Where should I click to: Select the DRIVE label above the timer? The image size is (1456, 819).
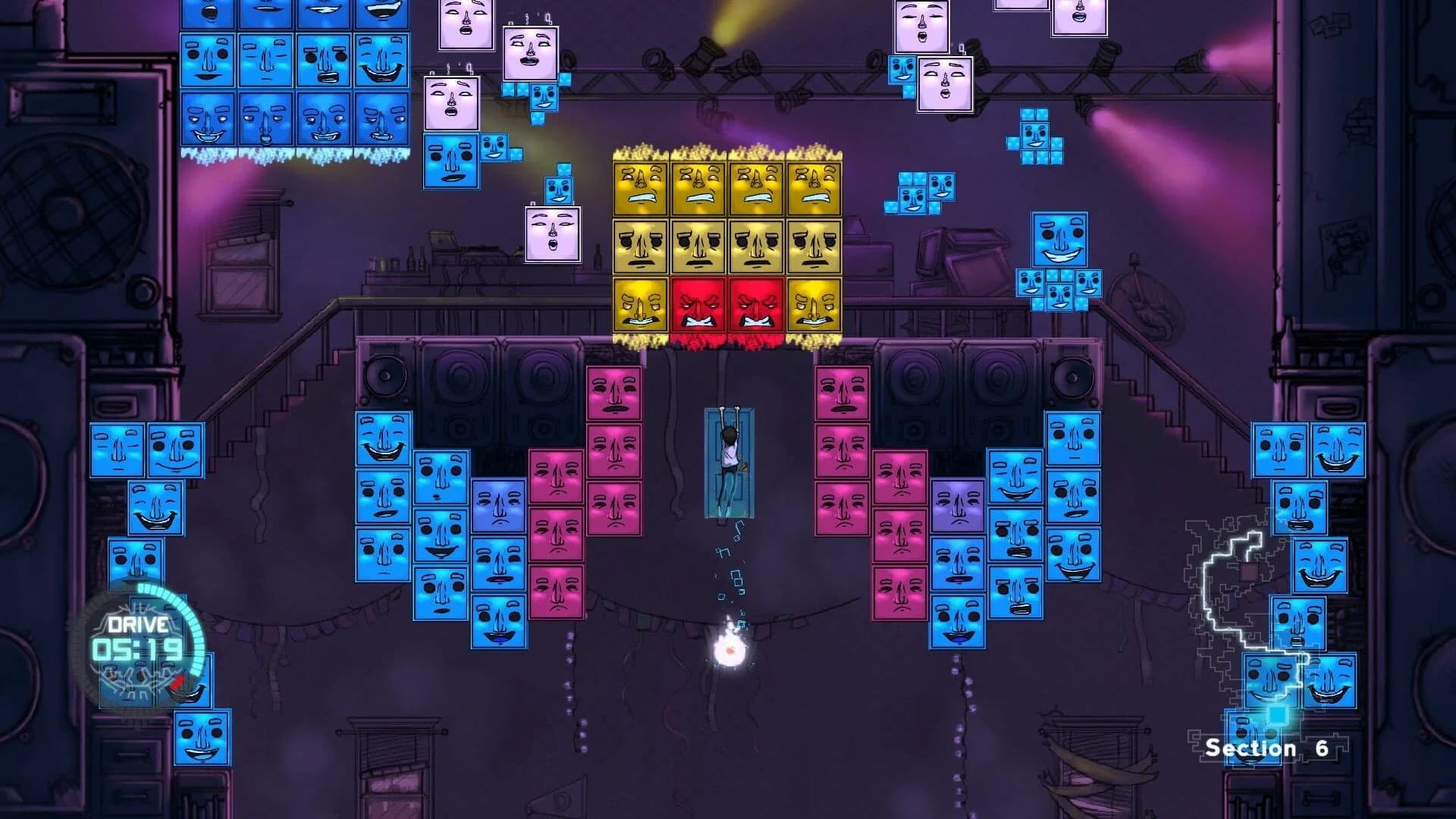click(139, 626)
